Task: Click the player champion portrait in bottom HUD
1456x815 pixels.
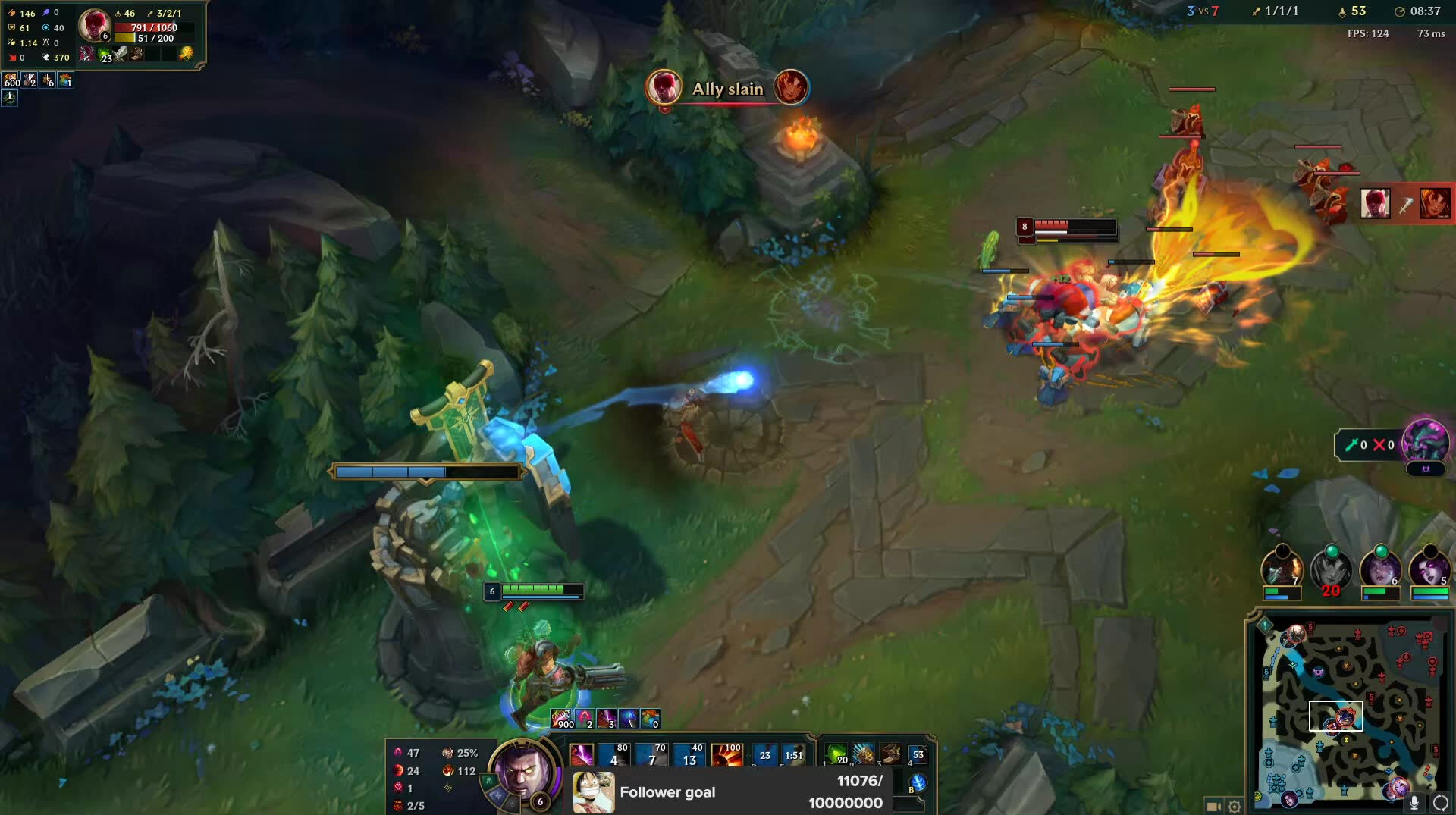Action: click(521, 771)
